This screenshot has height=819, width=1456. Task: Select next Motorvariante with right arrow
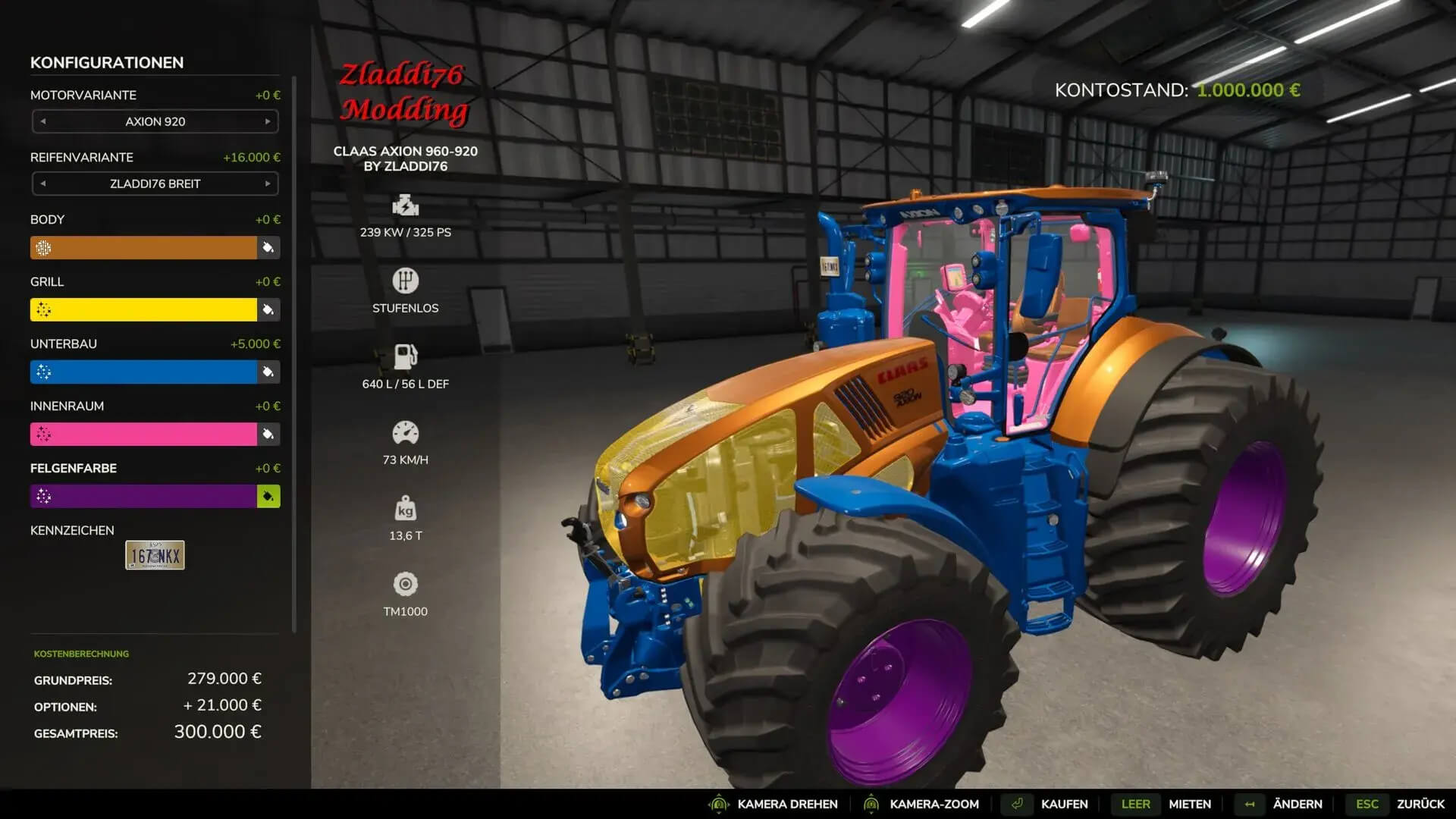[x=268, y=121]
